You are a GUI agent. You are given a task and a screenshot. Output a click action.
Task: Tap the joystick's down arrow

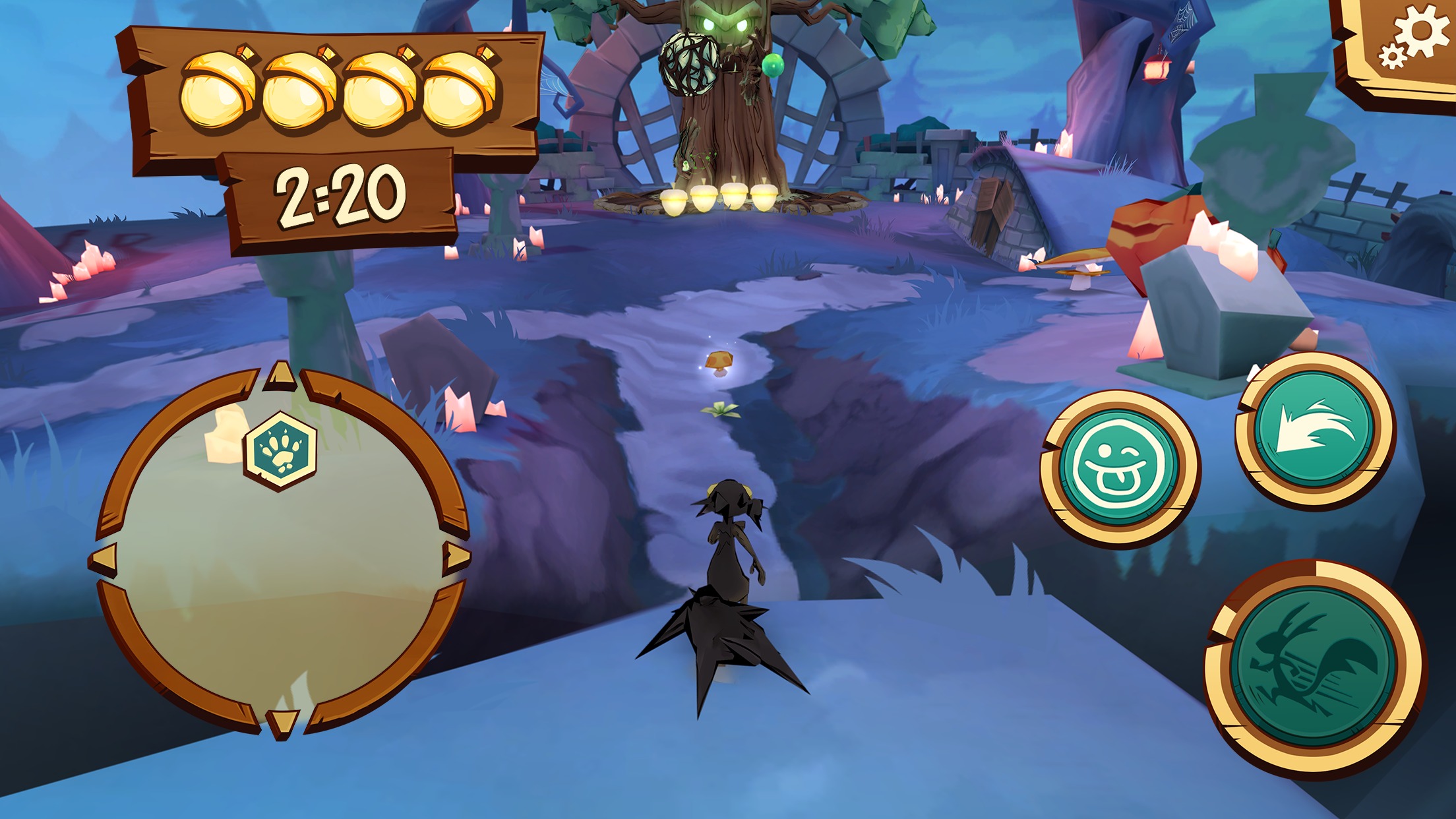click(x=283, y=721)
